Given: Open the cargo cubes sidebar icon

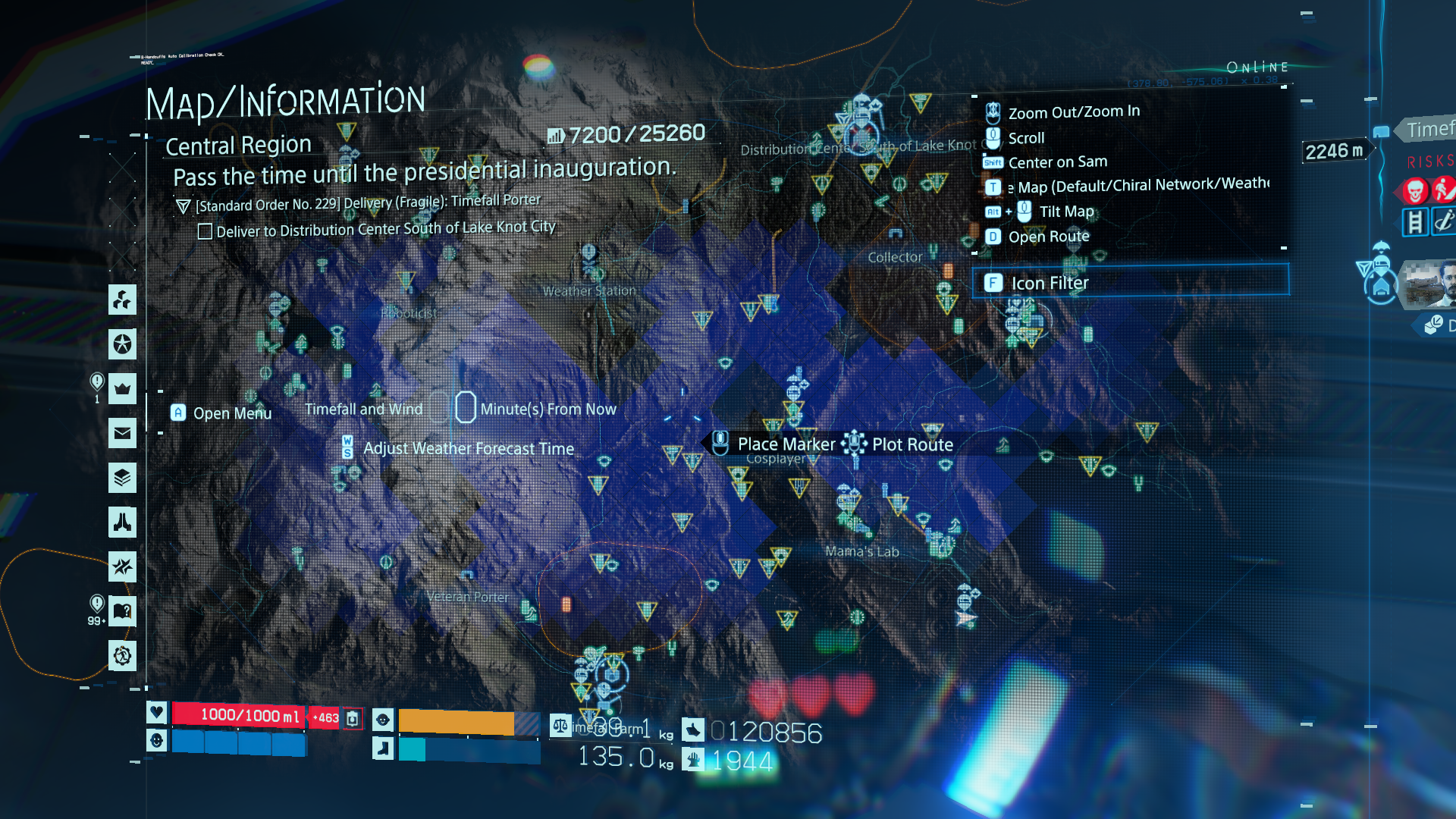Looking at the screenshot, I should click(122, 300).
